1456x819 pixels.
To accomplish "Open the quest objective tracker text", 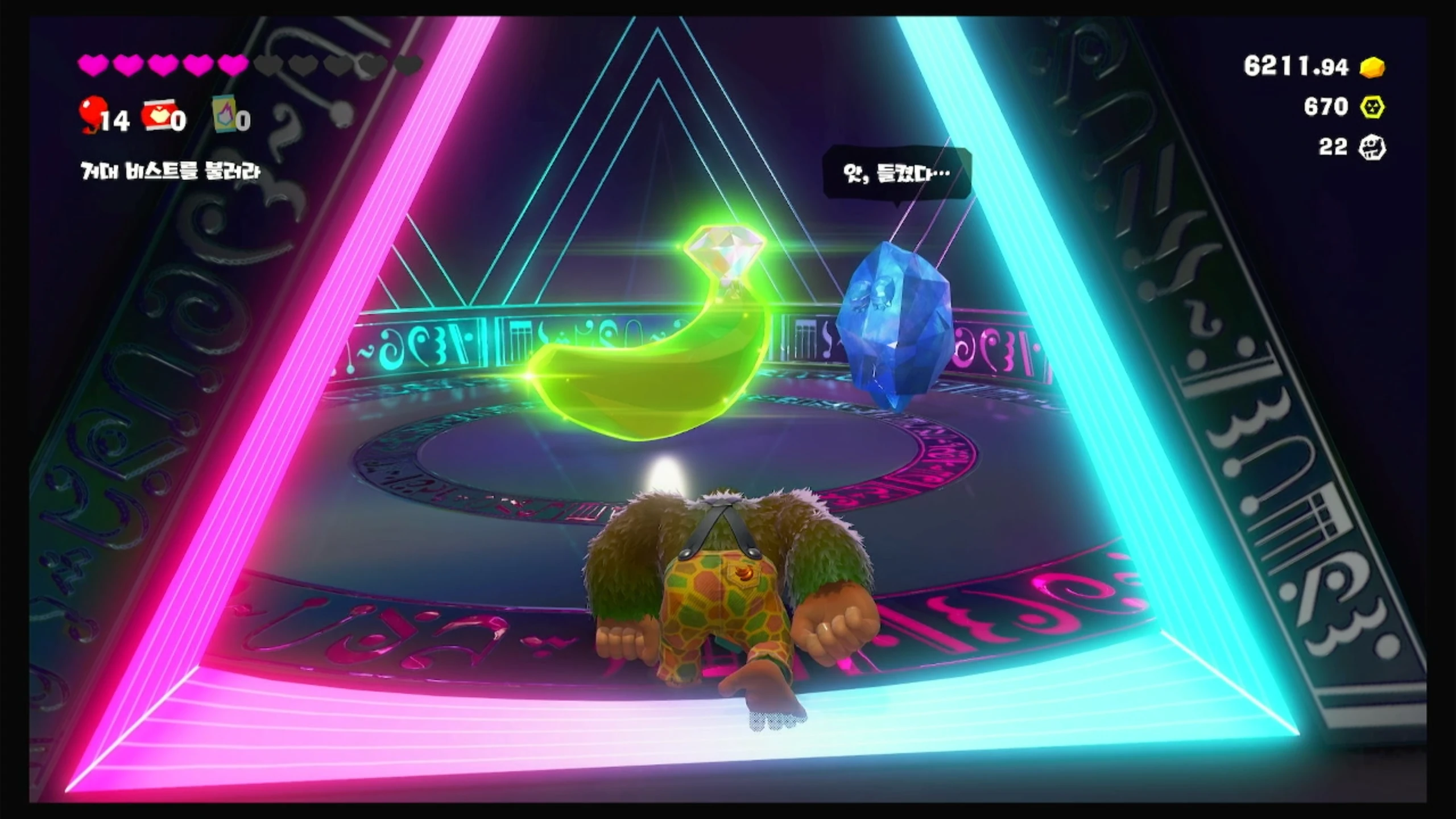I will tap(170, 171).
